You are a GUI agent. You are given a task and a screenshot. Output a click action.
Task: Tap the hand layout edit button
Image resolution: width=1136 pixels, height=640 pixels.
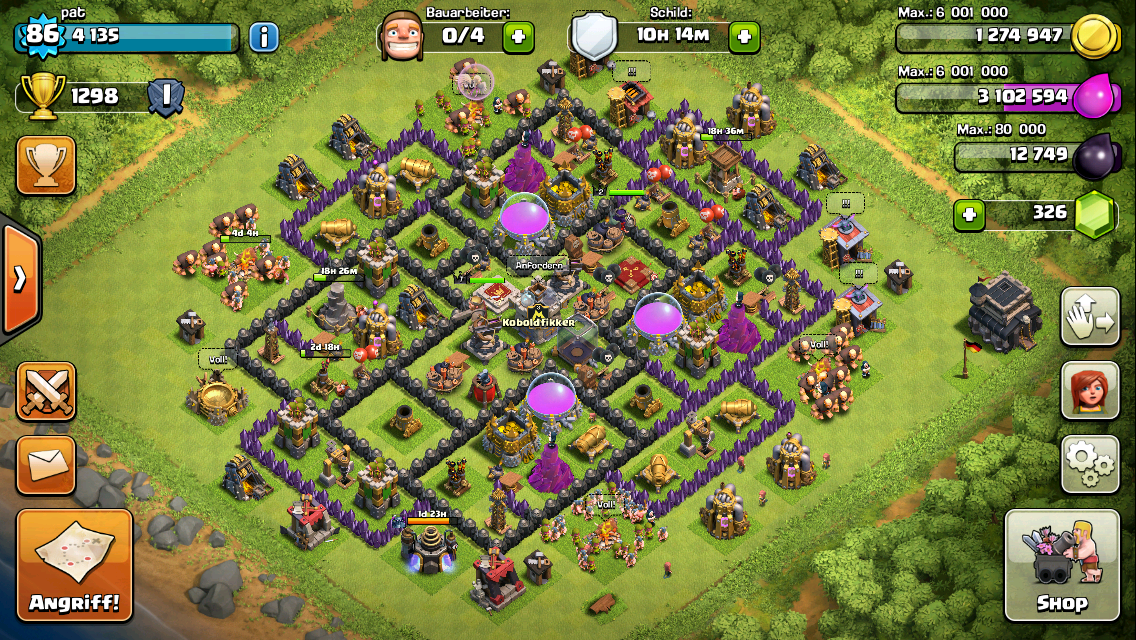click(x=1090, y=316)
